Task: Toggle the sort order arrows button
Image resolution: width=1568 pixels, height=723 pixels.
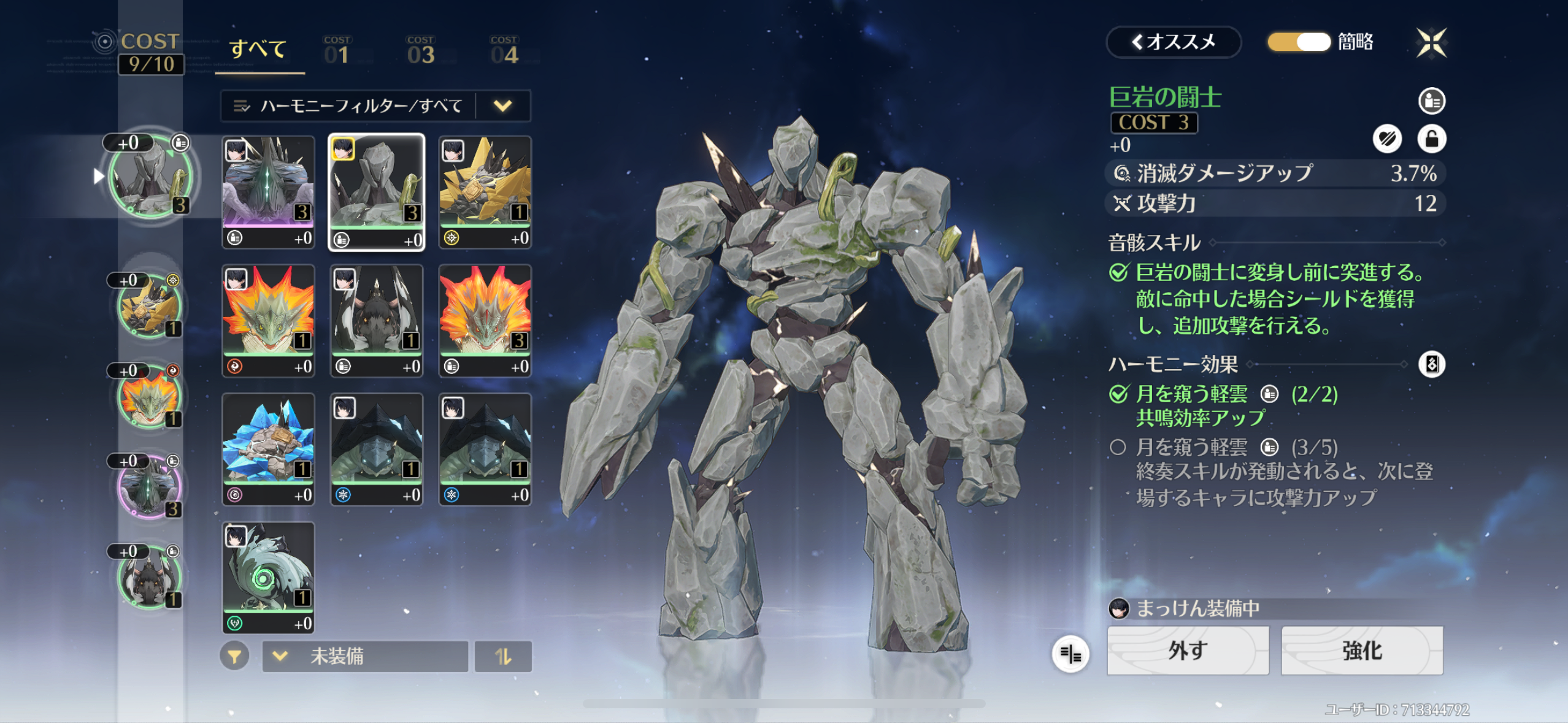Action: [x=503, y=657]
